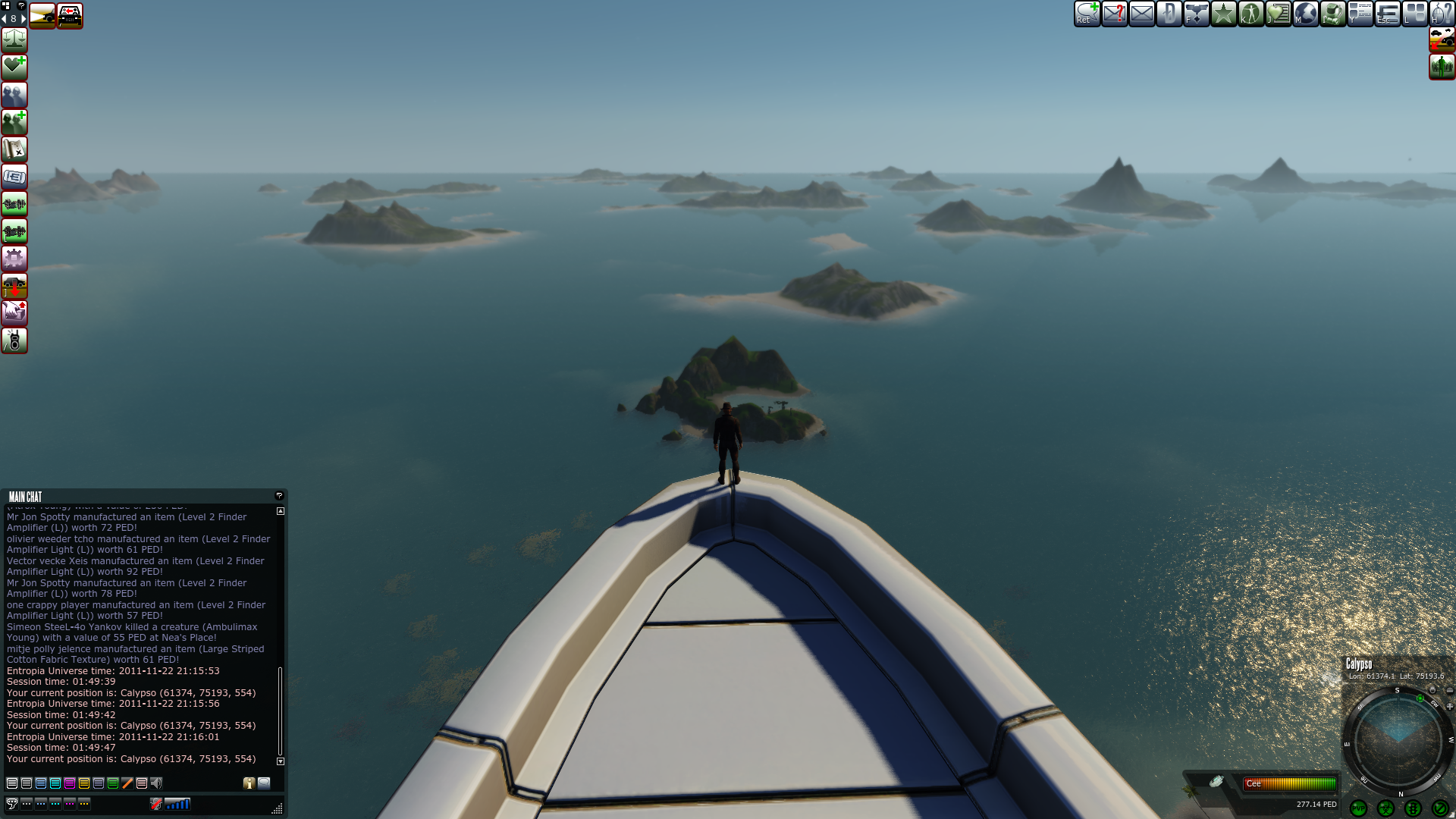Image resolution: width=1456 pixels, height=819 pixels.
Task: Open the avatar figure icon in top toolbar
Action: [x=1251, y=13]
